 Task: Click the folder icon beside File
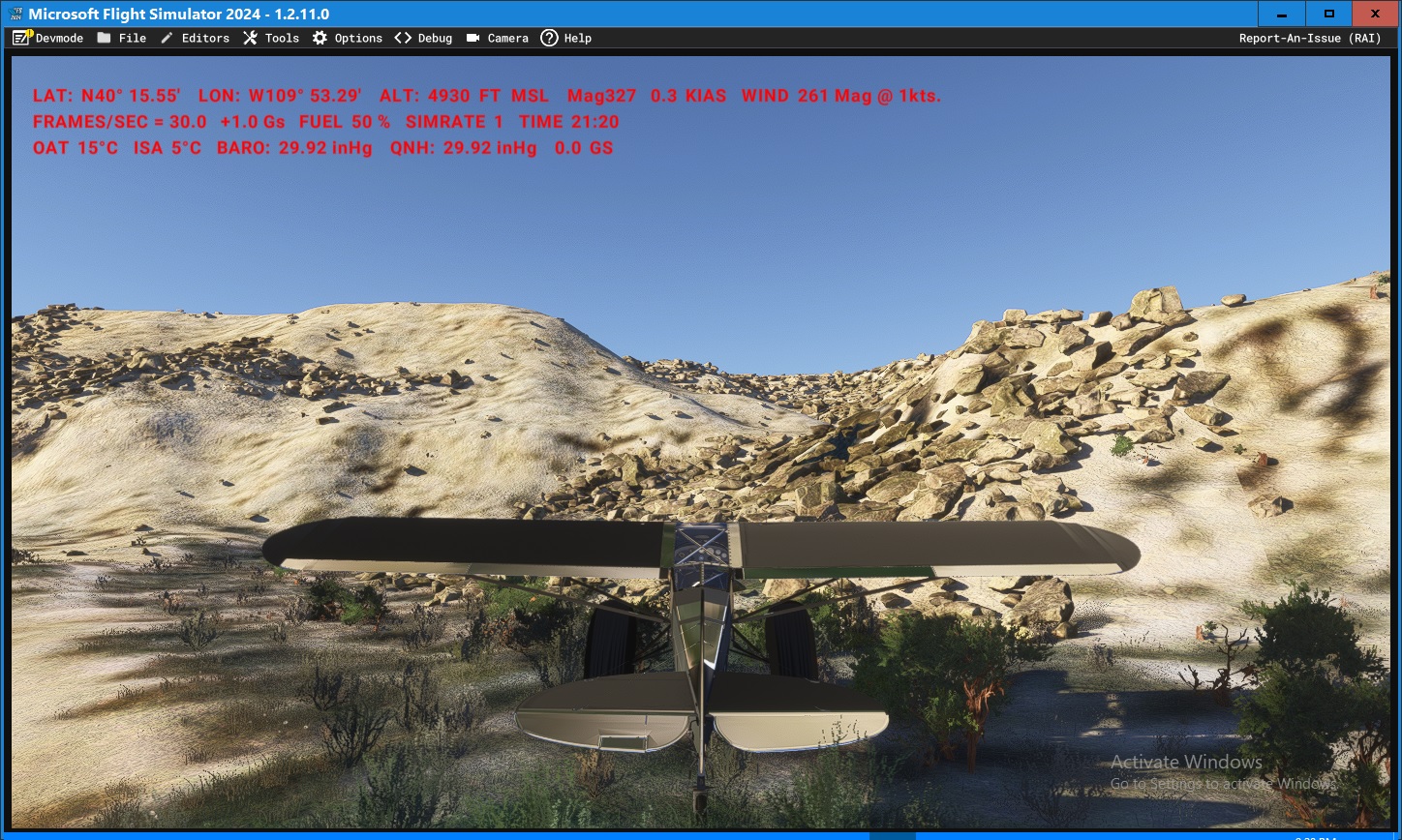tap(104, 38)
